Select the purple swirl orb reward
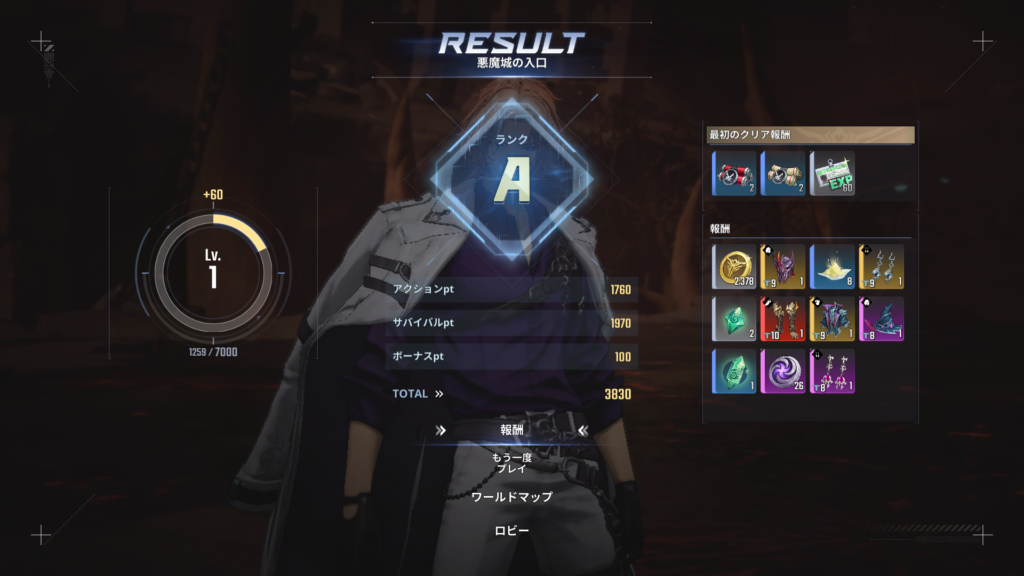This screenshot has width=1024, height=576. [784, 370]
